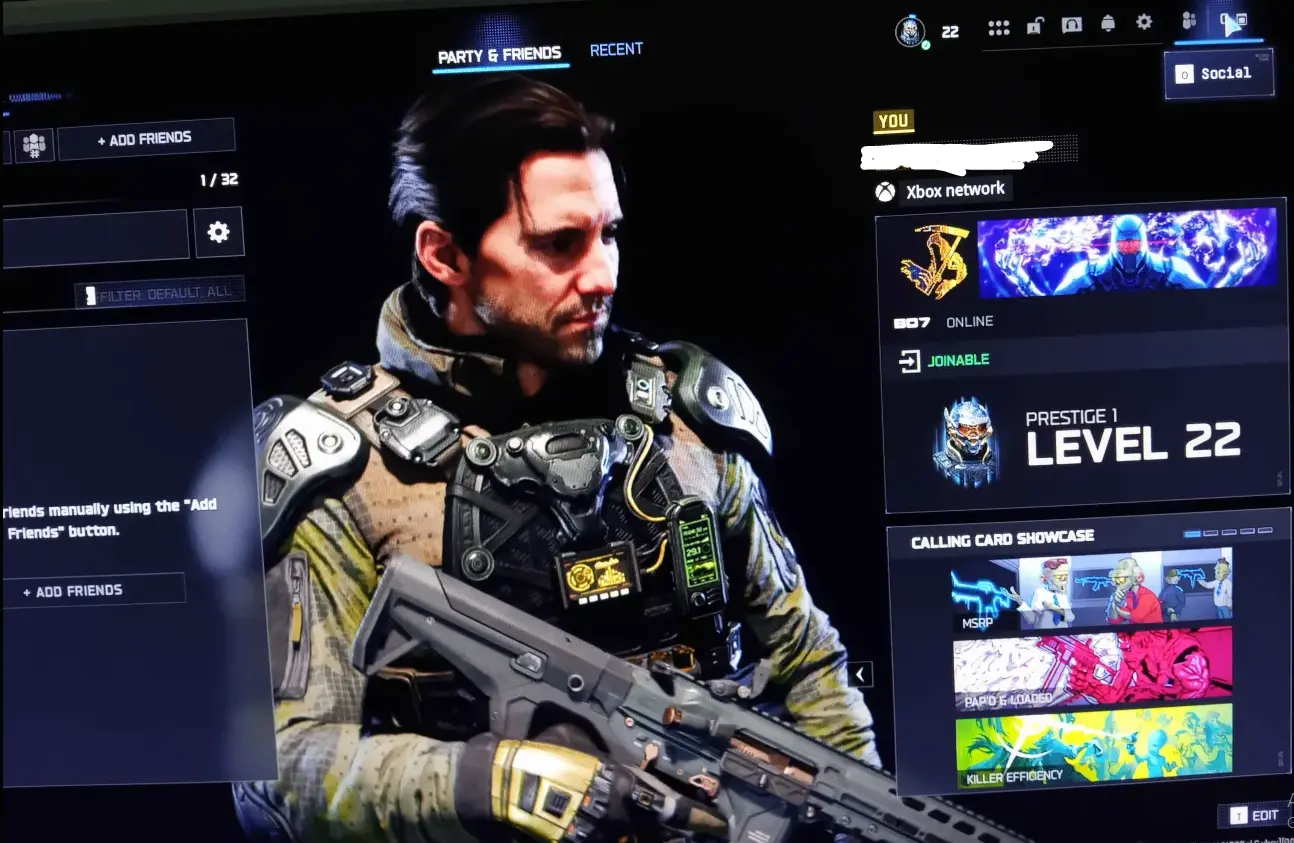Open friends list settings gear
The width and height of the screenshot is (1294, 843).
click(219, 231)
